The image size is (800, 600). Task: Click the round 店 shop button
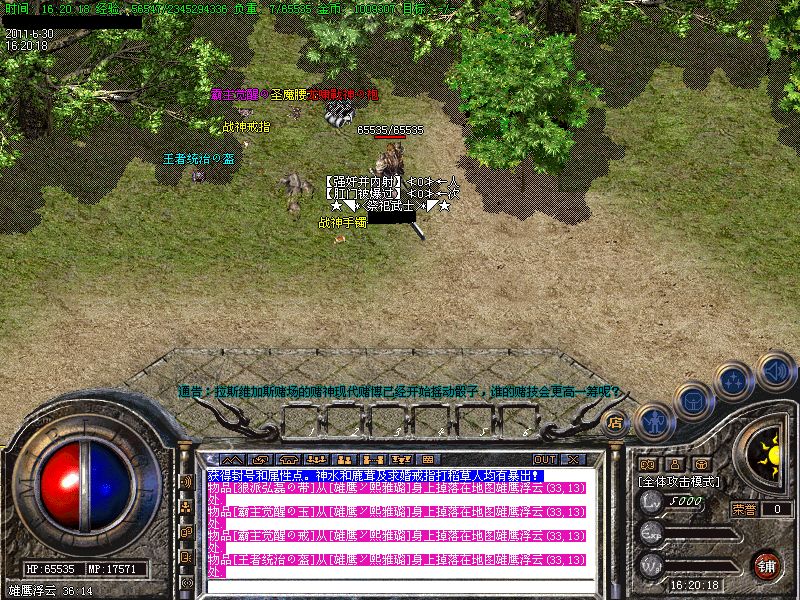[616, 423]
